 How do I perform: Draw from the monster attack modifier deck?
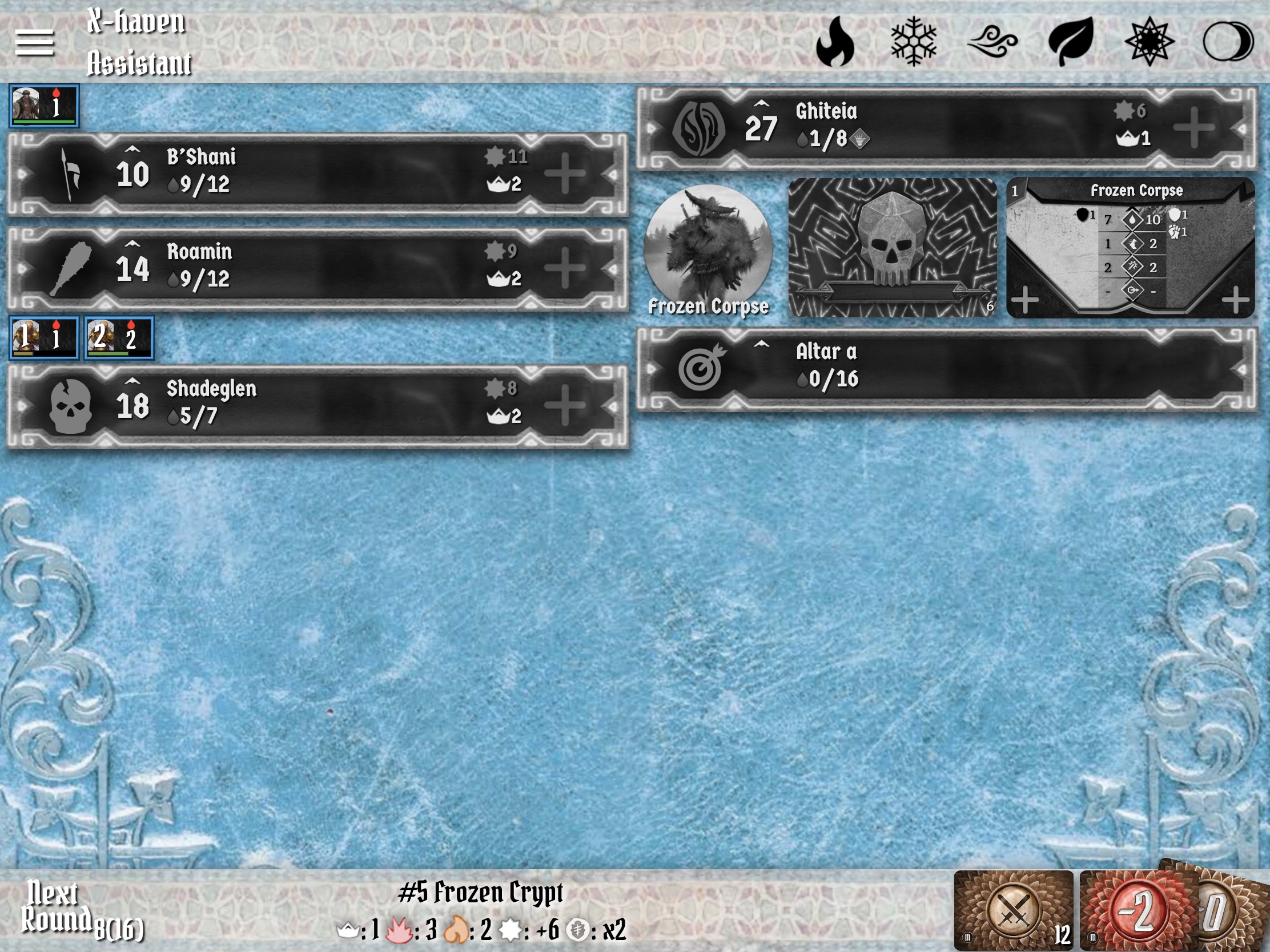(1014, 910)
